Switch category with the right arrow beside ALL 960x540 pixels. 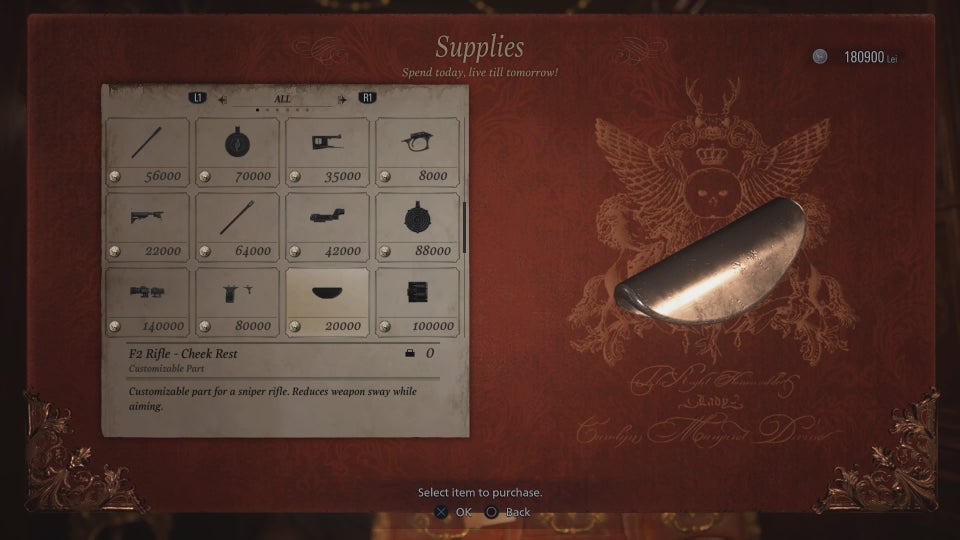pyautogui.click(x=342, y=99)
